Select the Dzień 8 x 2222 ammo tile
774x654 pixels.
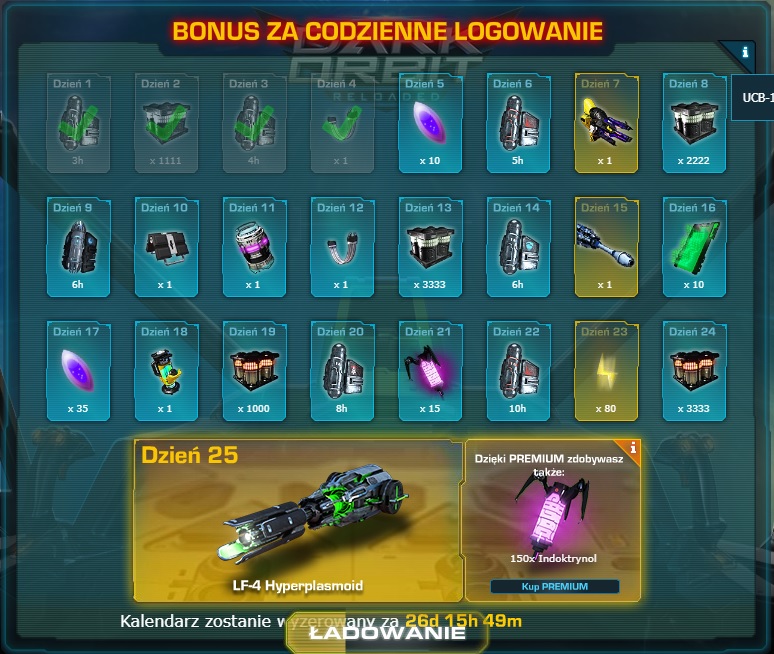tap(694, 121)
